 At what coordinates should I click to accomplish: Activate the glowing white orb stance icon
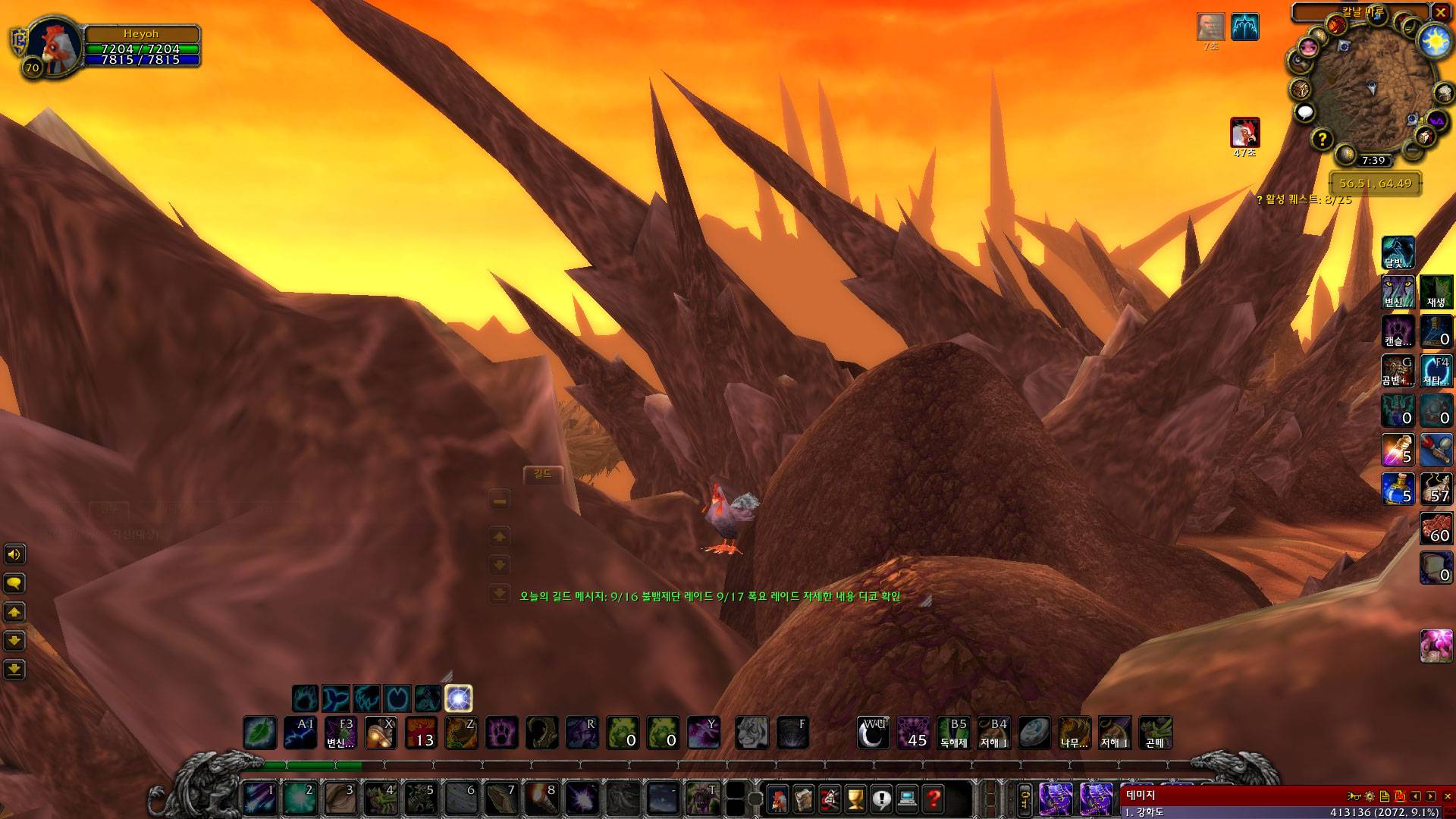point(458,698)
